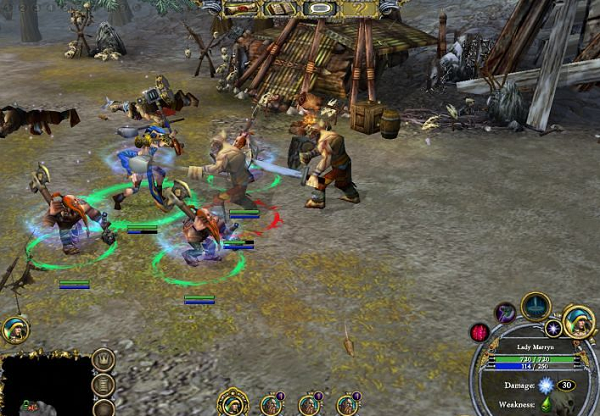The width and height of the screenshot is (600, 416).
Task: Activate the red crystal ability
Action: click(x=480, y=332)
